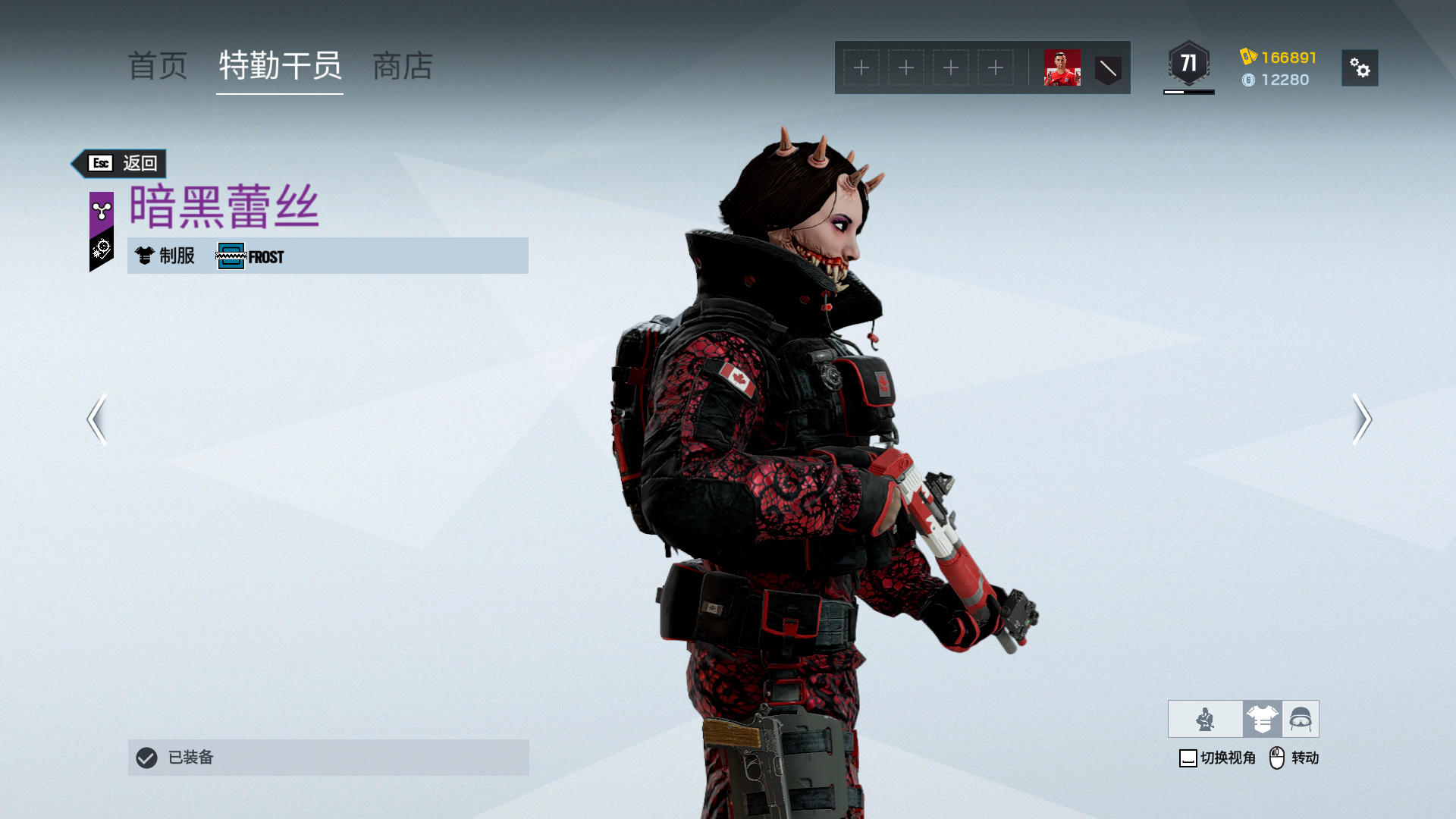Show the previous operator with left arrow

[x=96, y=419]
